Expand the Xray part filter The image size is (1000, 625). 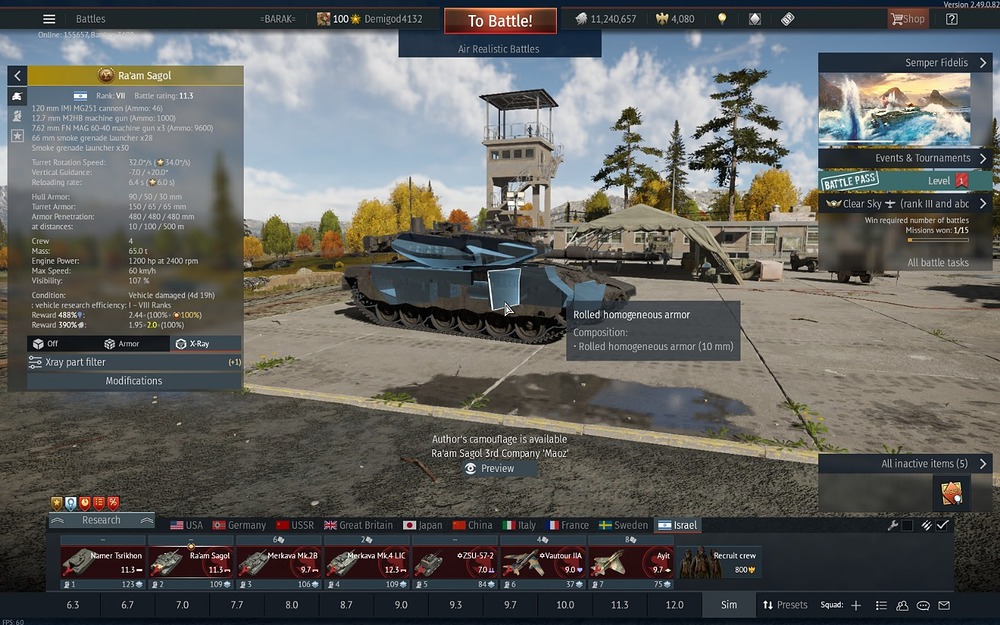[x=134, y=362]
